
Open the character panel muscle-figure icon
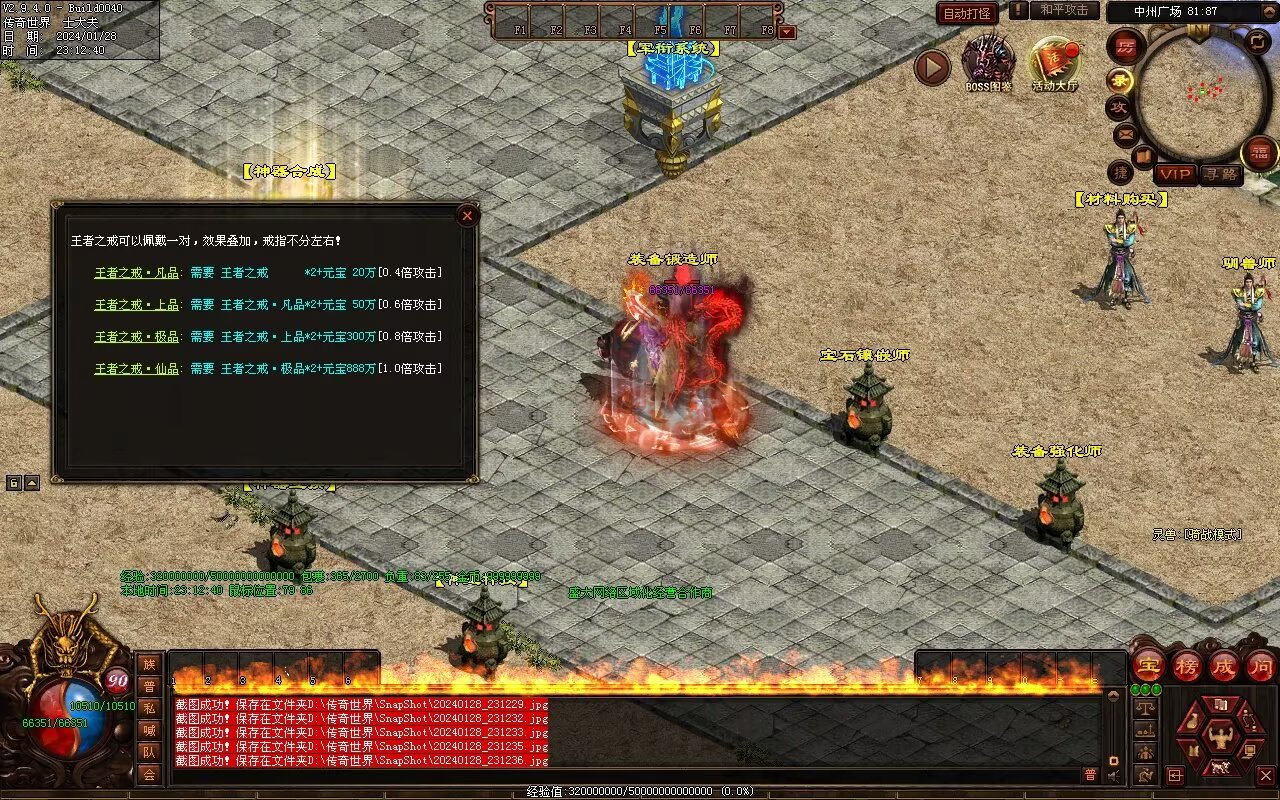1220,738
